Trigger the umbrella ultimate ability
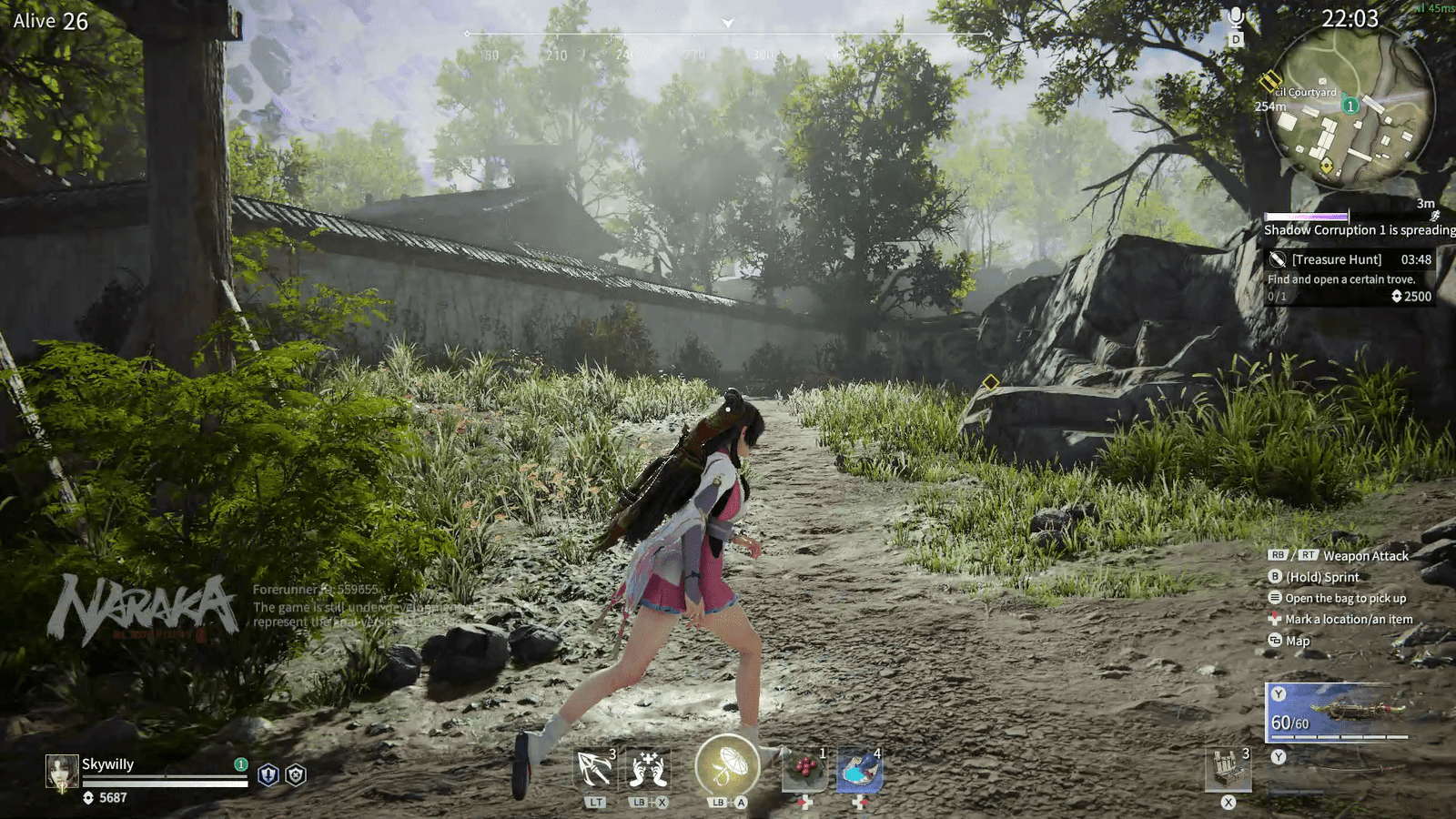Screen dimensions: 1456x819 (726, 766)
